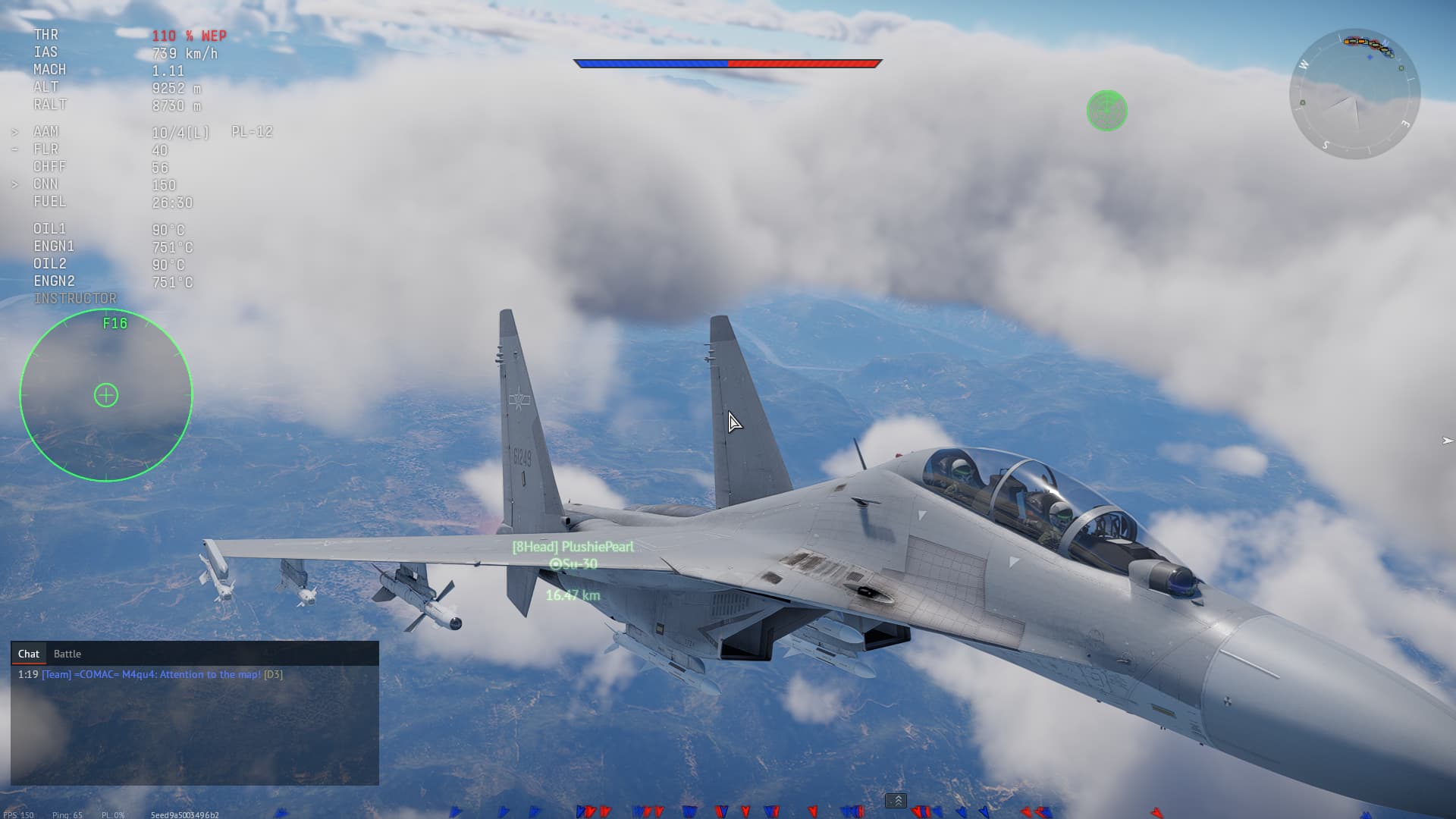Click the green radar lock reticle icon
This screenshot has height=819, width=1456.
[1108, 111]
